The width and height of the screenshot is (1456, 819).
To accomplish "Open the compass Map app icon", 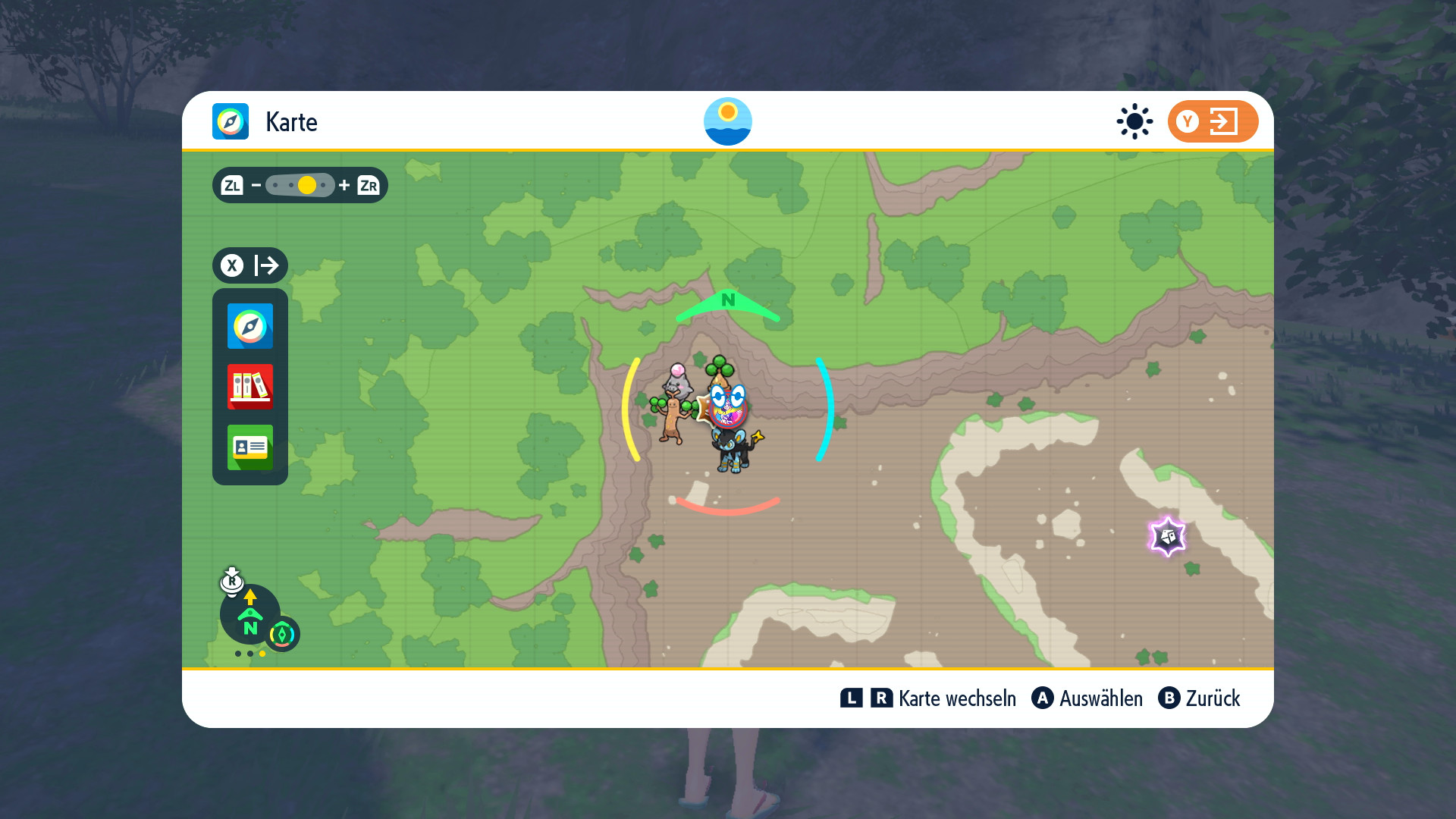I will tap(250, 326).
